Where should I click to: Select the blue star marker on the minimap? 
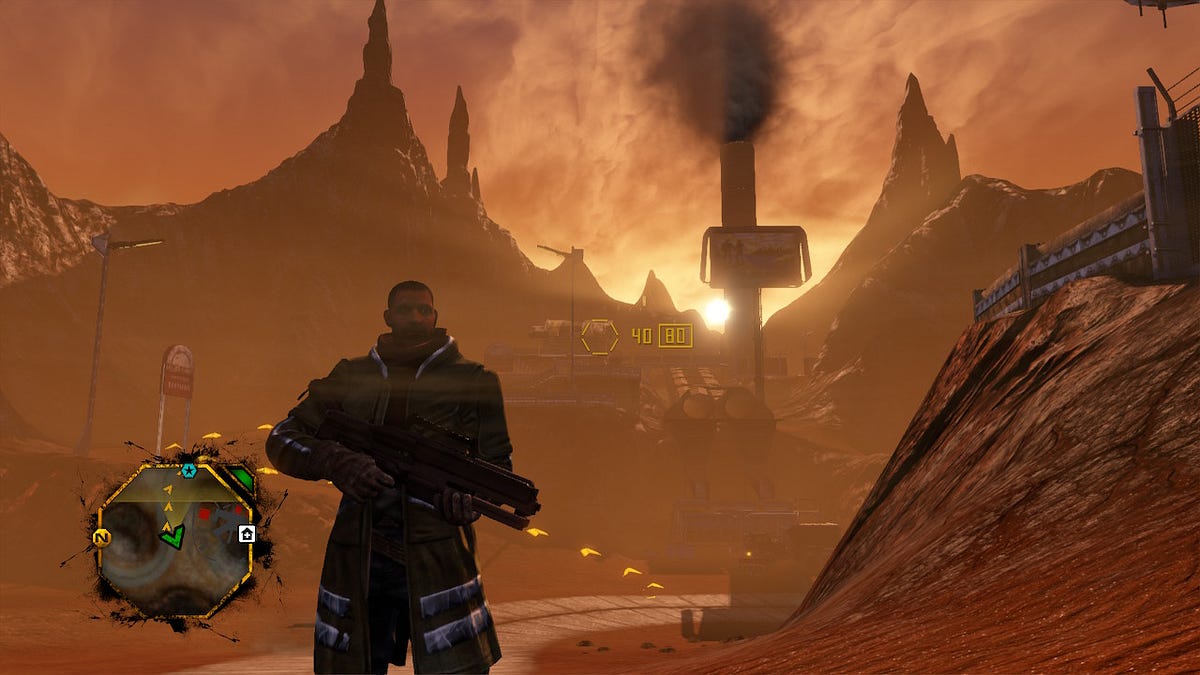[x=188, y=470]
